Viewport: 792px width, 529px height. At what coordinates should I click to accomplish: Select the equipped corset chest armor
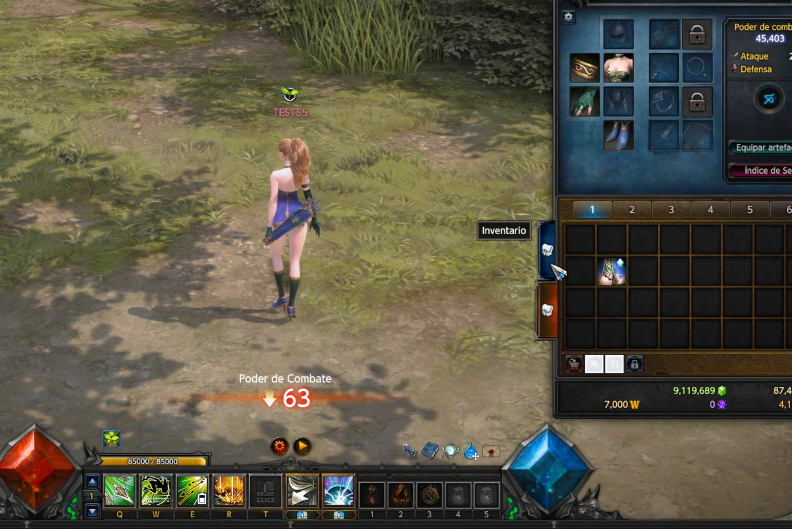click(618, 67)
